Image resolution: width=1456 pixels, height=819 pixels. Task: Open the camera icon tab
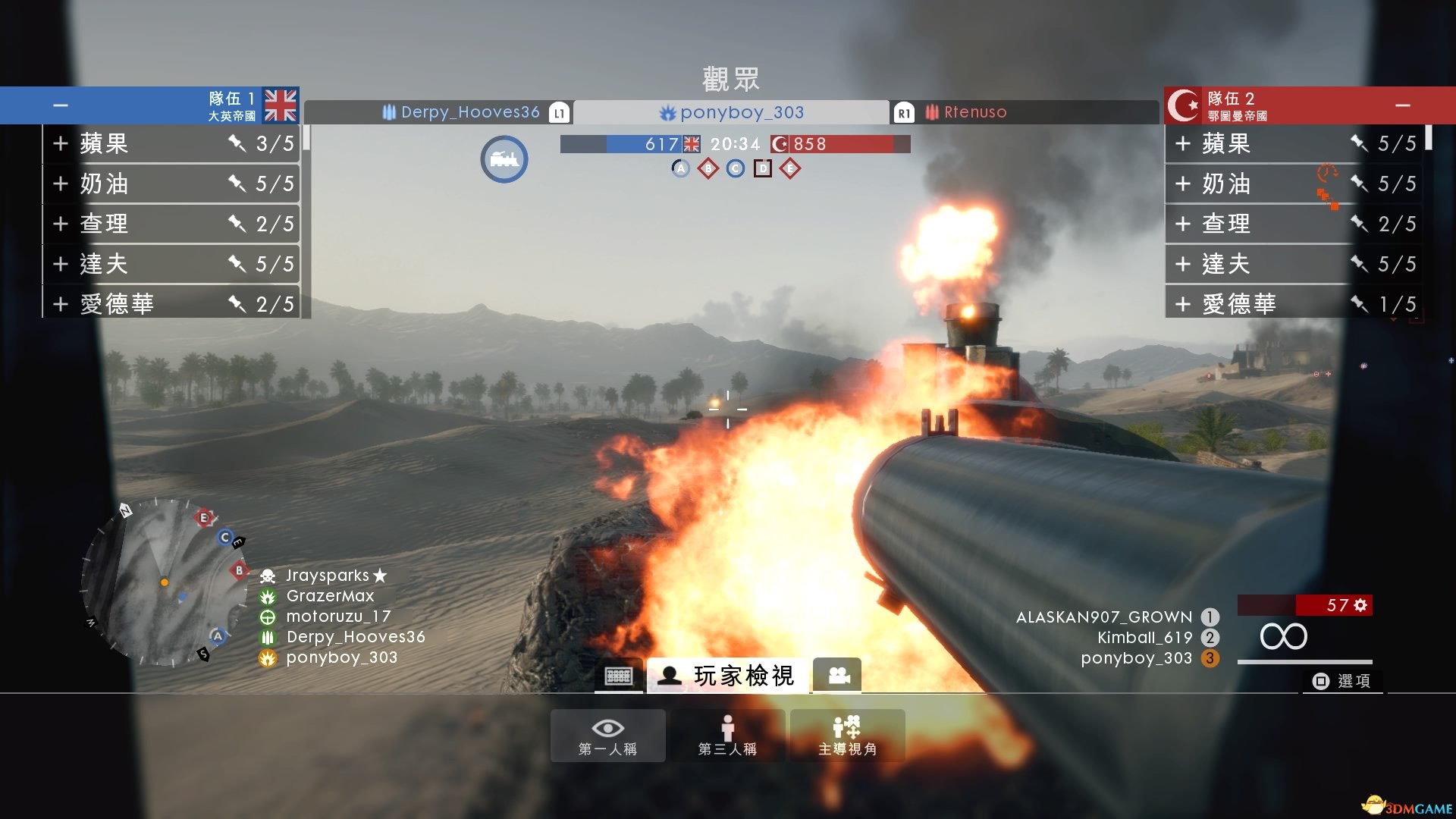pyautogui.click(x=838, y=675)
